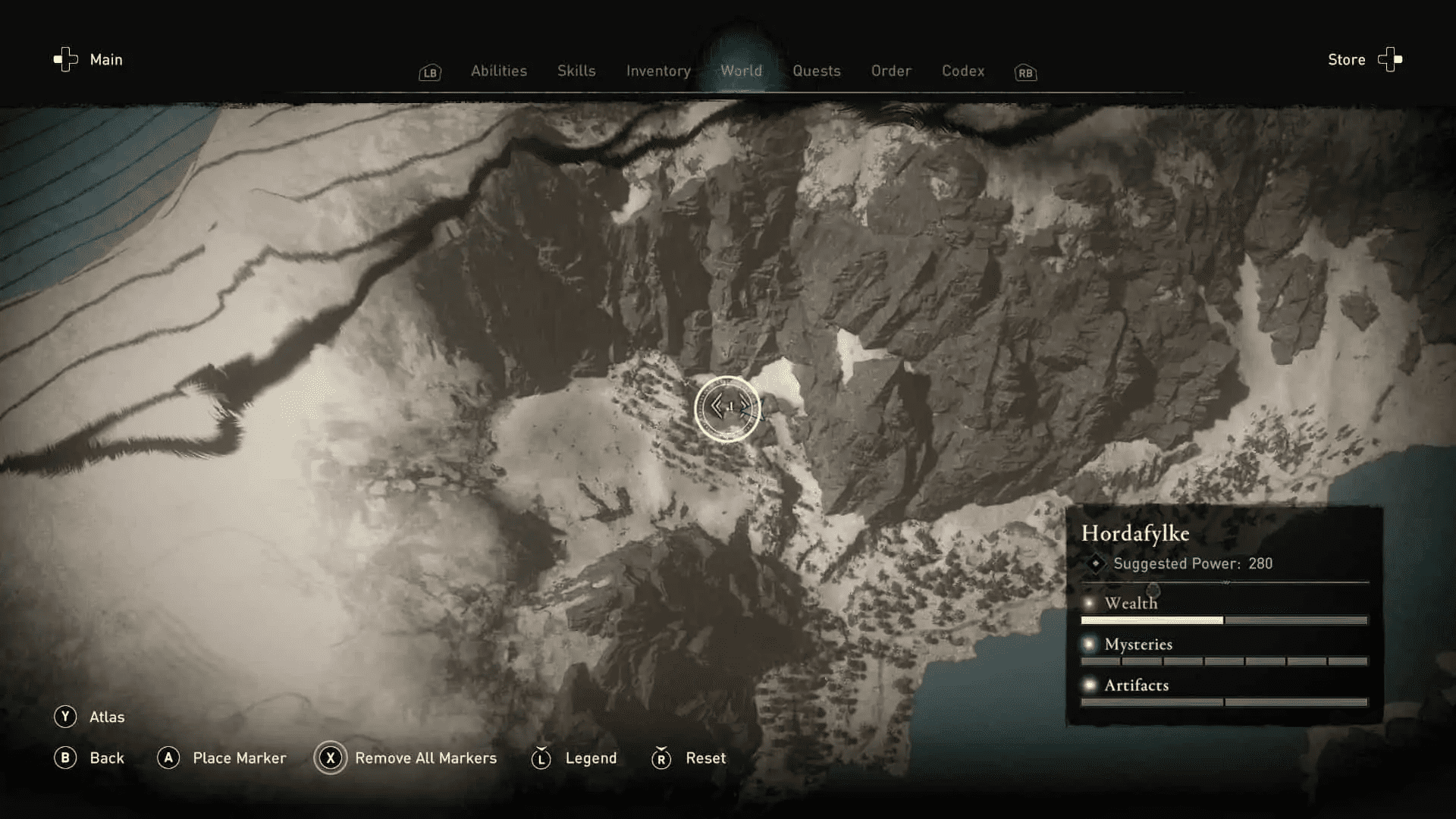
Task: Click the Main menu cross icon
Action: [64, 59]
